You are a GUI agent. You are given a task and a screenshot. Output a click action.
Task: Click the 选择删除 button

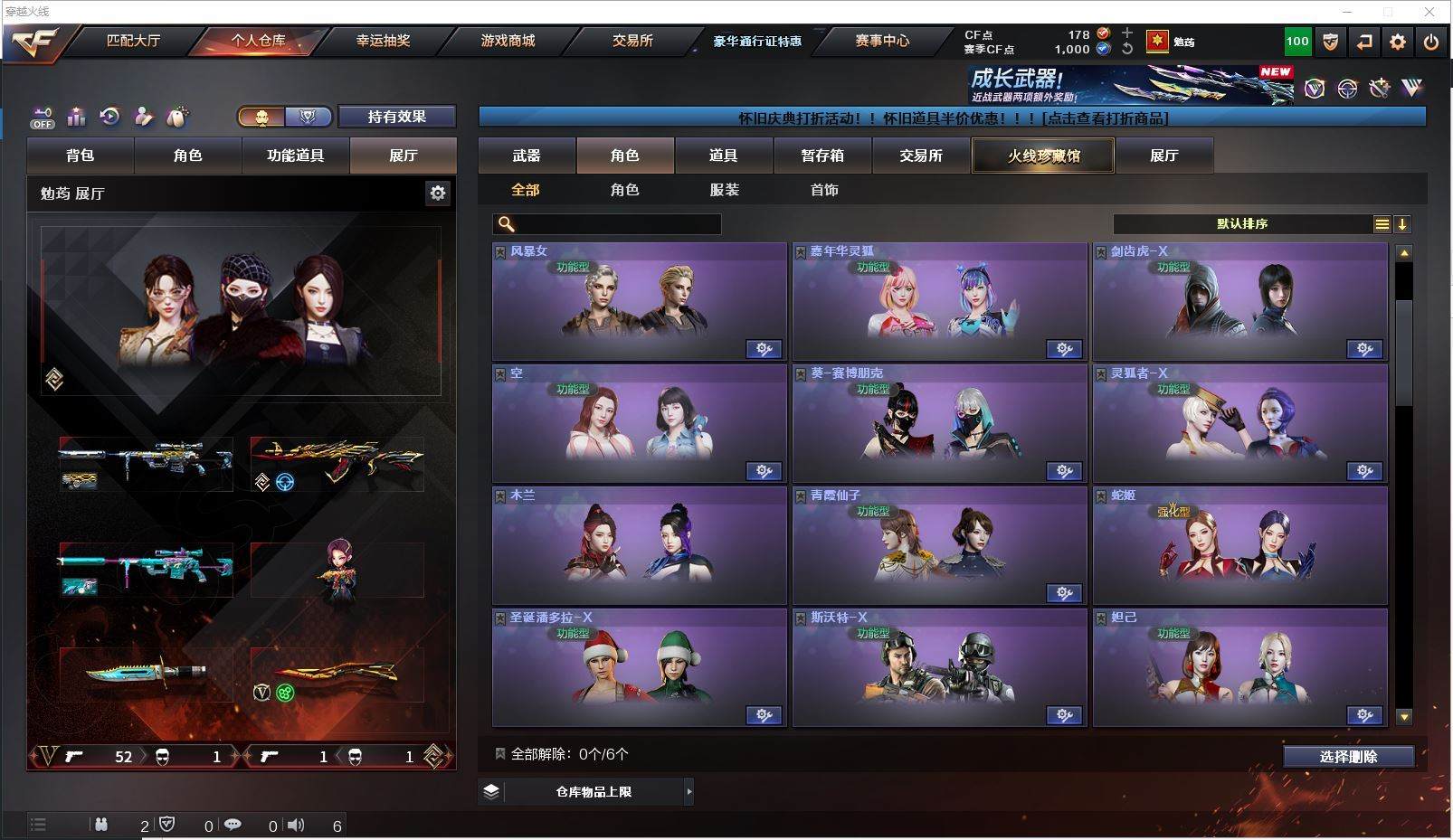point(1348,757)
